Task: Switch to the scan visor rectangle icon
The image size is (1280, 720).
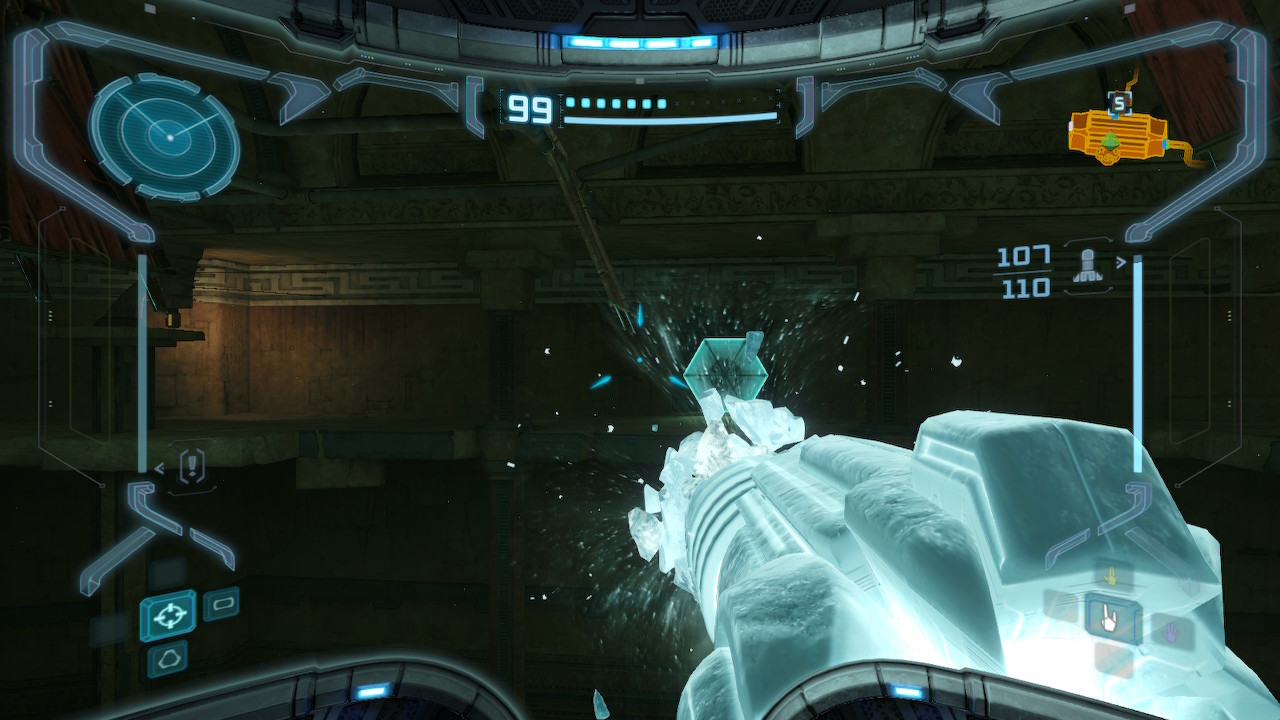Action: [221, 604]
